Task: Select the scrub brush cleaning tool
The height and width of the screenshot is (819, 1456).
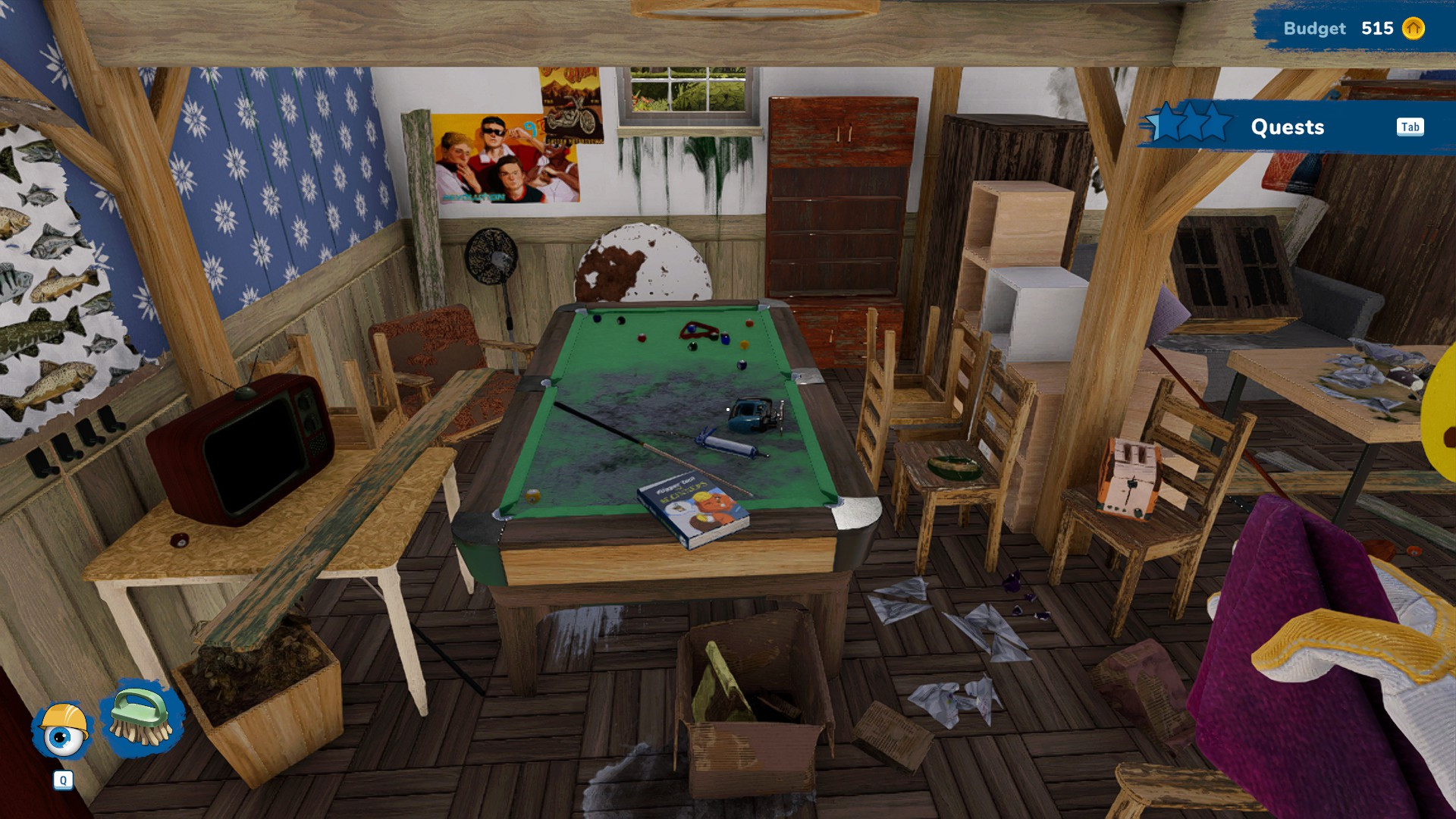Action: (142, 719)
